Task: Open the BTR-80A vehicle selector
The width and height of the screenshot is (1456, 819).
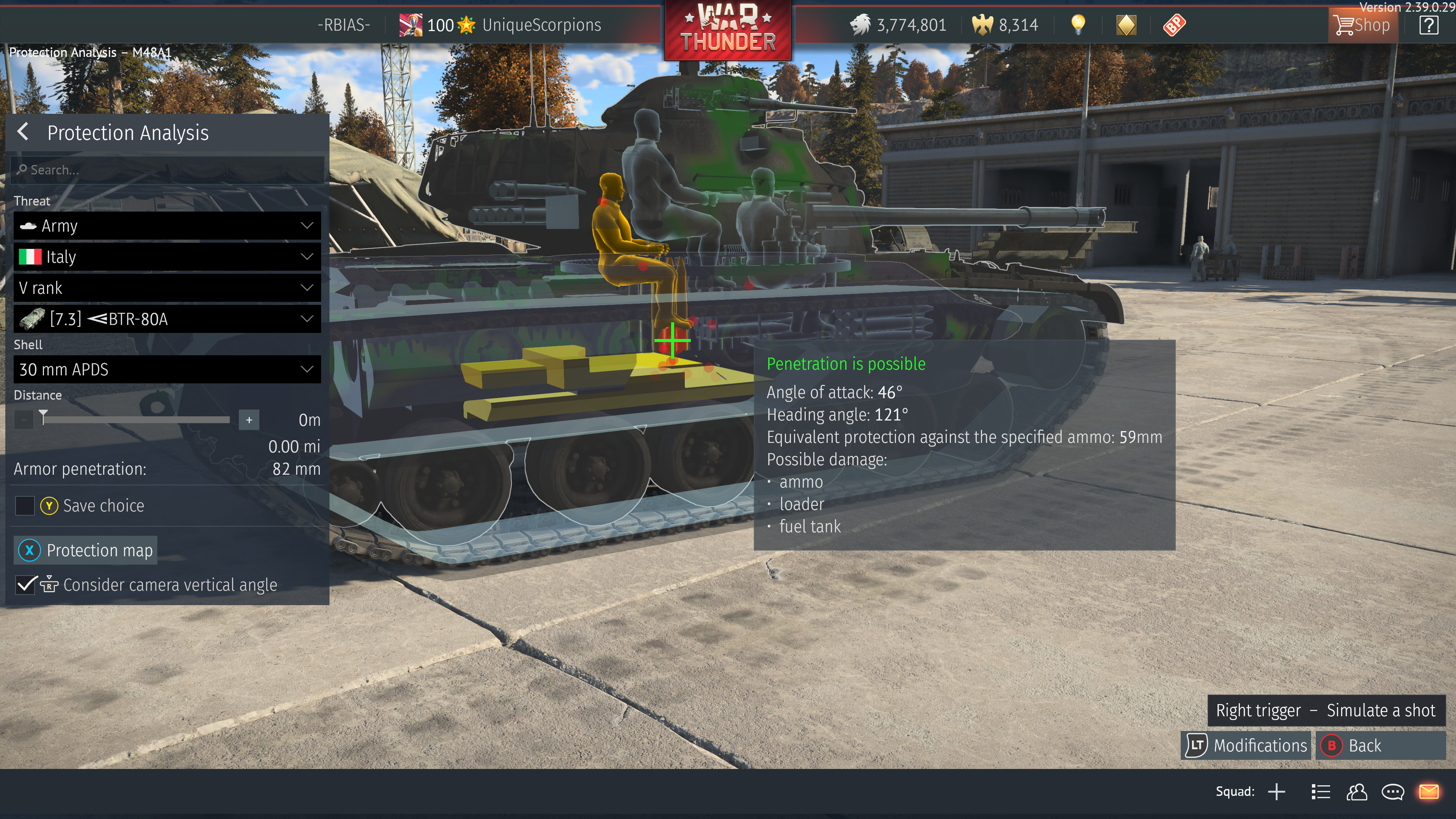Action: (166, 319)
